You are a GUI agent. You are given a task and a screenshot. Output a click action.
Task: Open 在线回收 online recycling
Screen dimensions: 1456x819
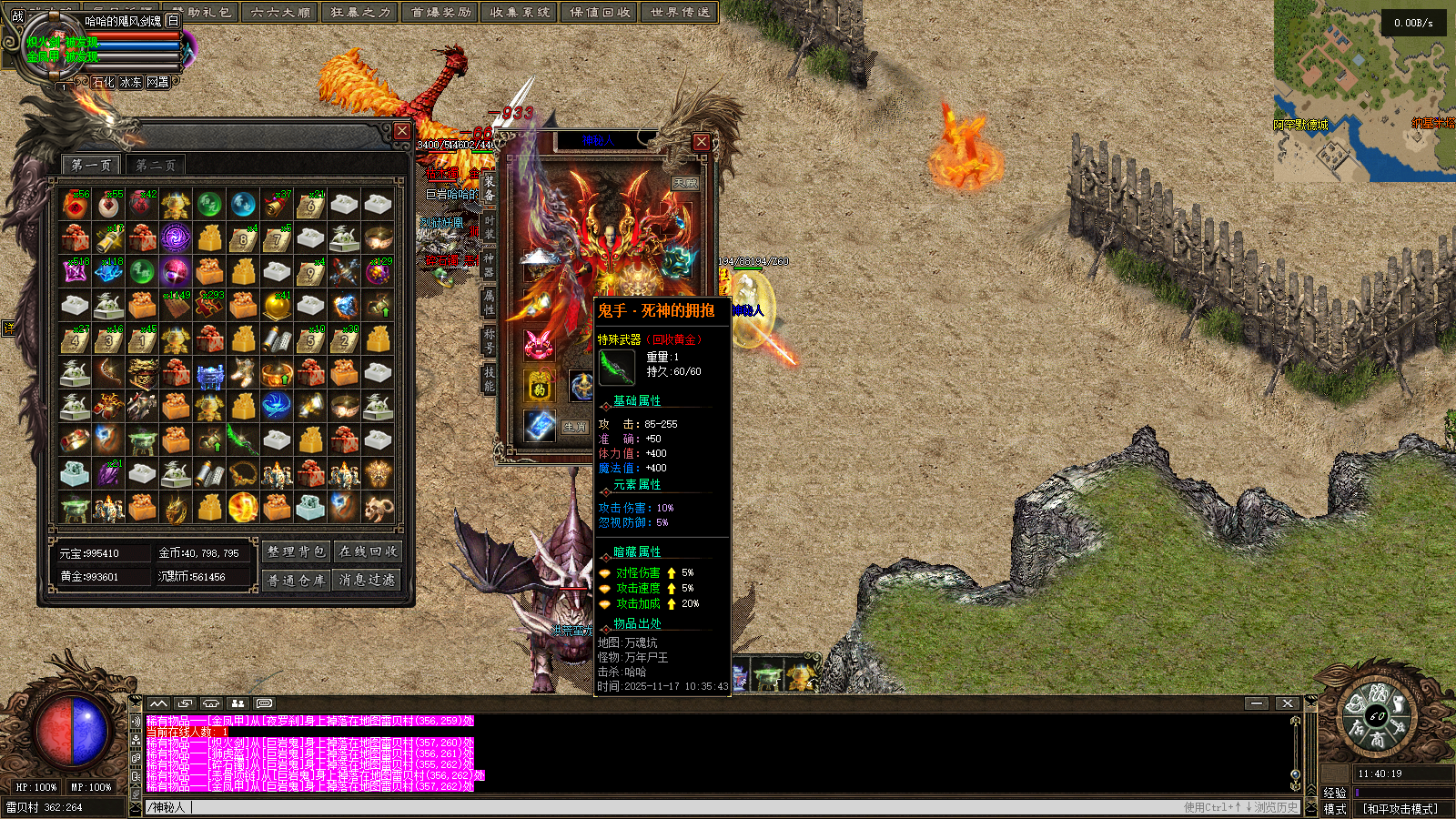coord(368,551)
